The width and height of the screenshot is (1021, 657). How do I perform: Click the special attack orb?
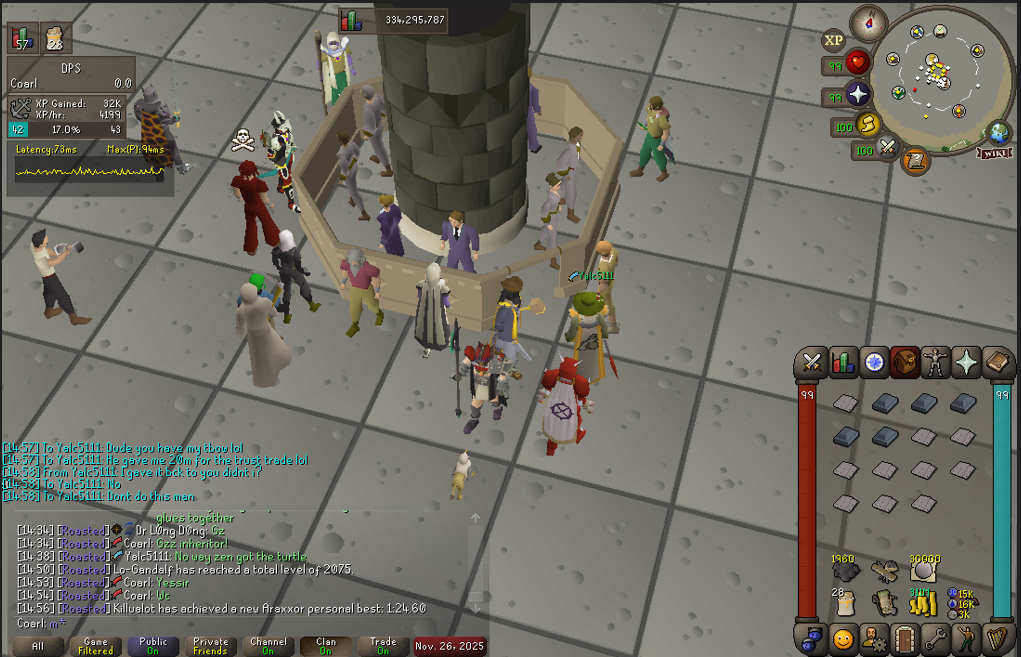pos(888,149)
